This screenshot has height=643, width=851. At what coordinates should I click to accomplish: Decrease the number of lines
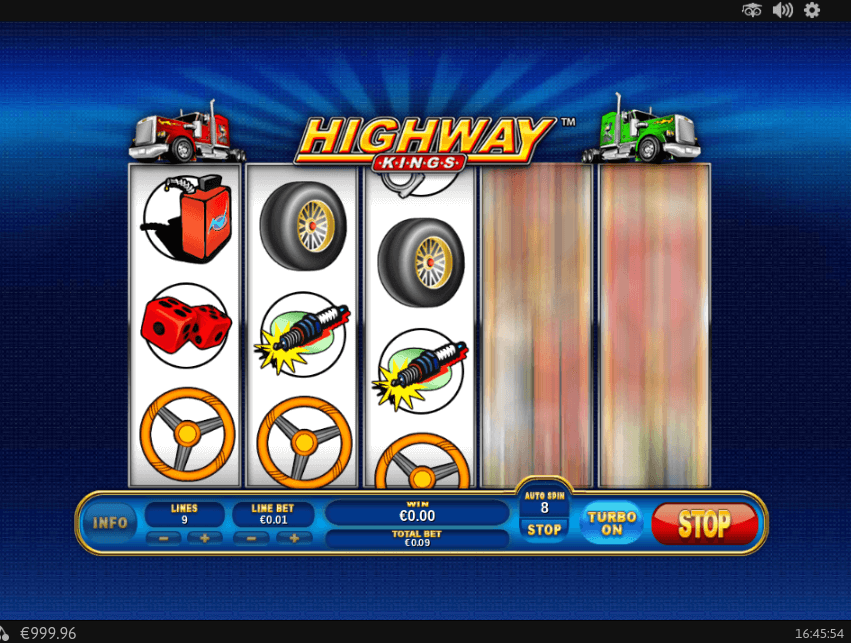pos(163,538)
